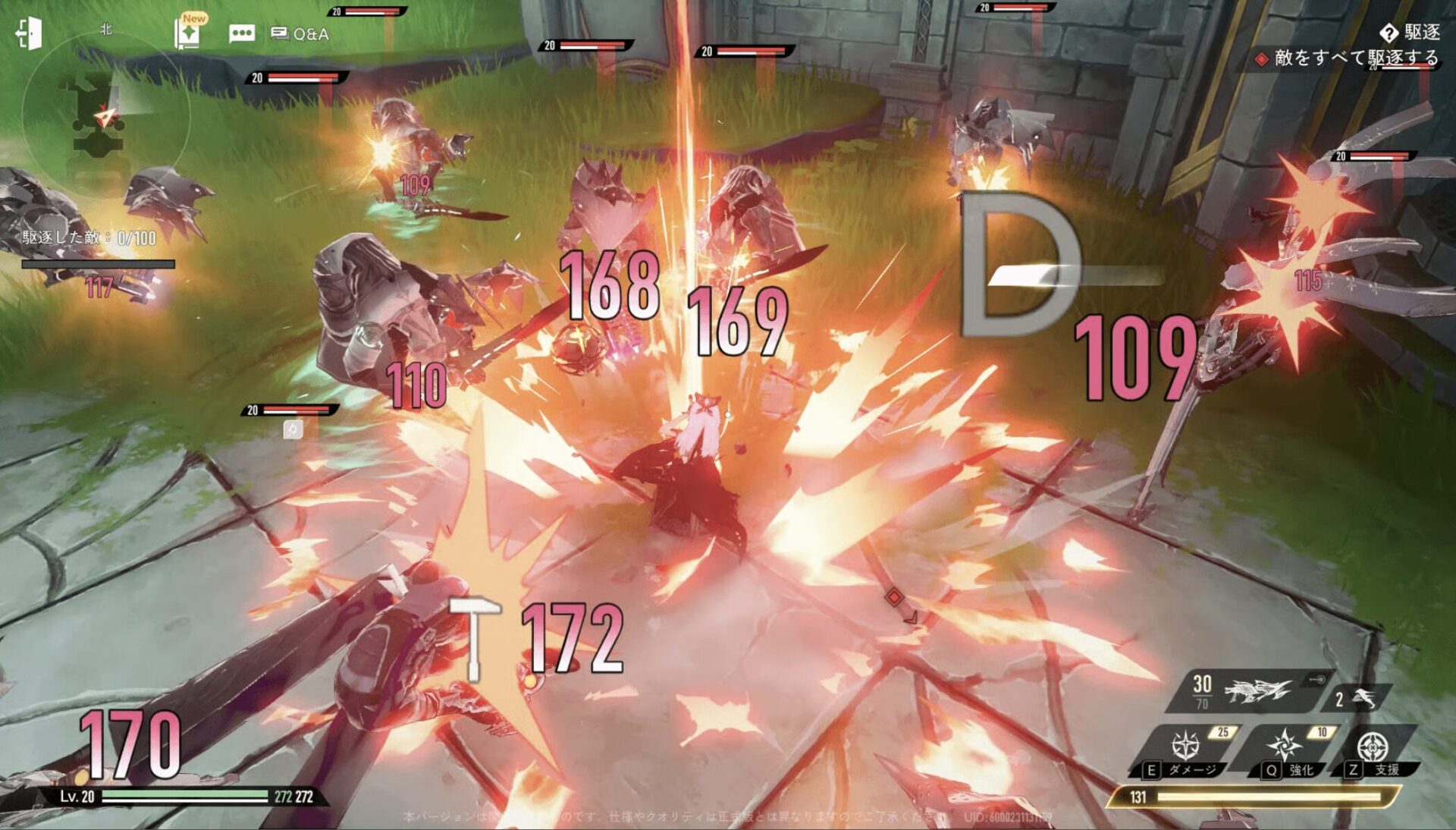Open the 駆逐 mission help question mark
The height and width of the screenshot is (830, 1456).
1388,33
